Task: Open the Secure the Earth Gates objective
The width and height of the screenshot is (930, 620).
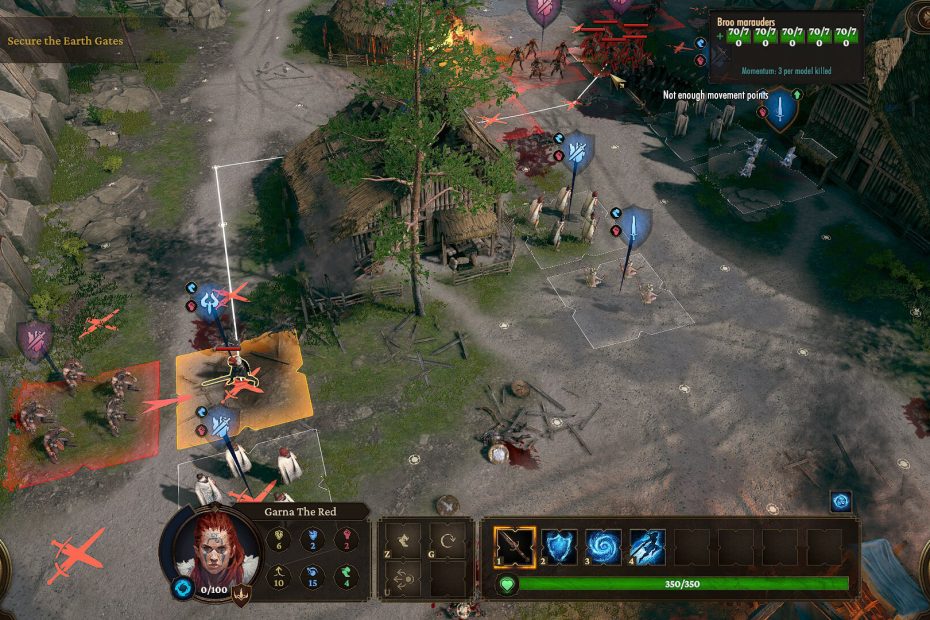Action: click(x=66, y=42)
